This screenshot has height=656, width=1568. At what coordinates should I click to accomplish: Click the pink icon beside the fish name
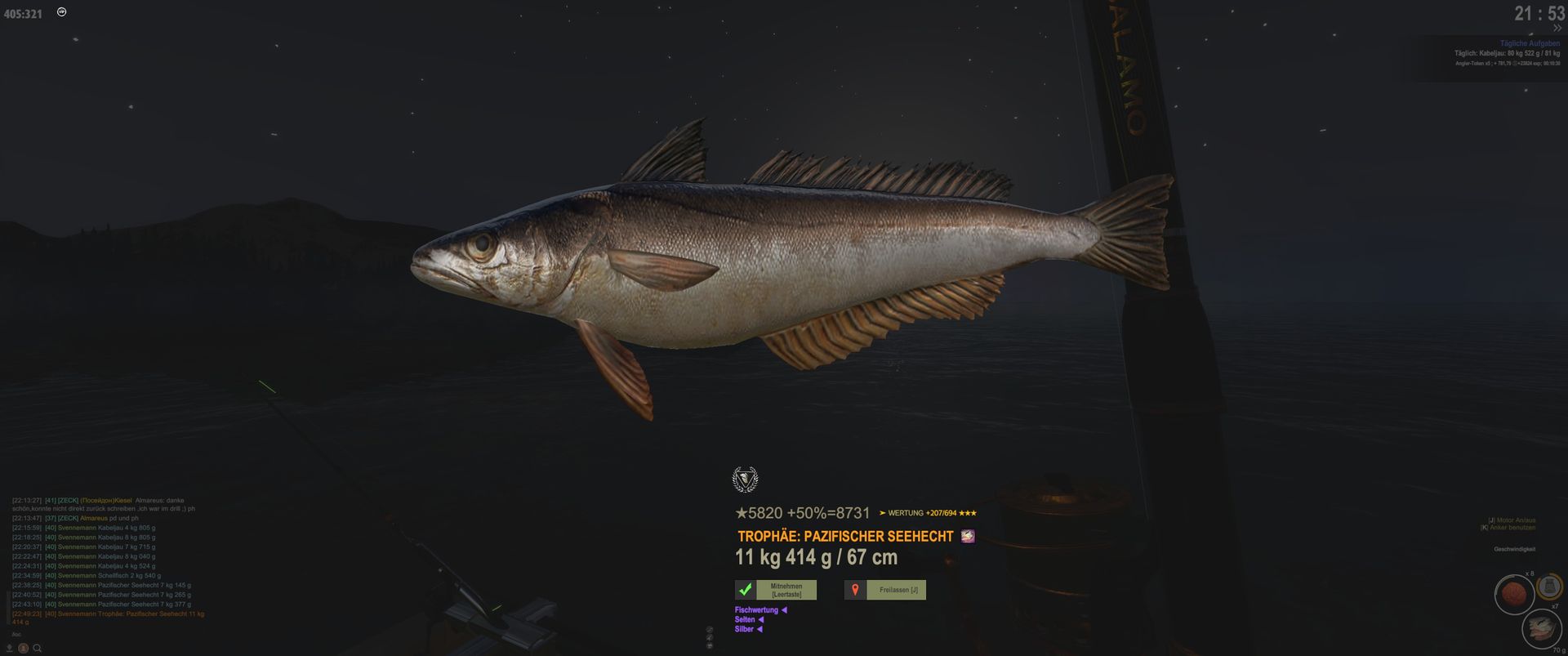(x=968, y=537)
